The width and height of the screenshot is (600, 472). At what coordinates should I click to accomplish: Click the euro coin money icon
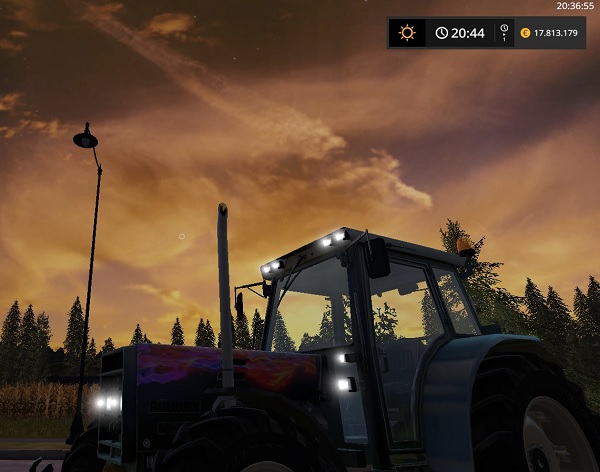click(x=525, y=33)
